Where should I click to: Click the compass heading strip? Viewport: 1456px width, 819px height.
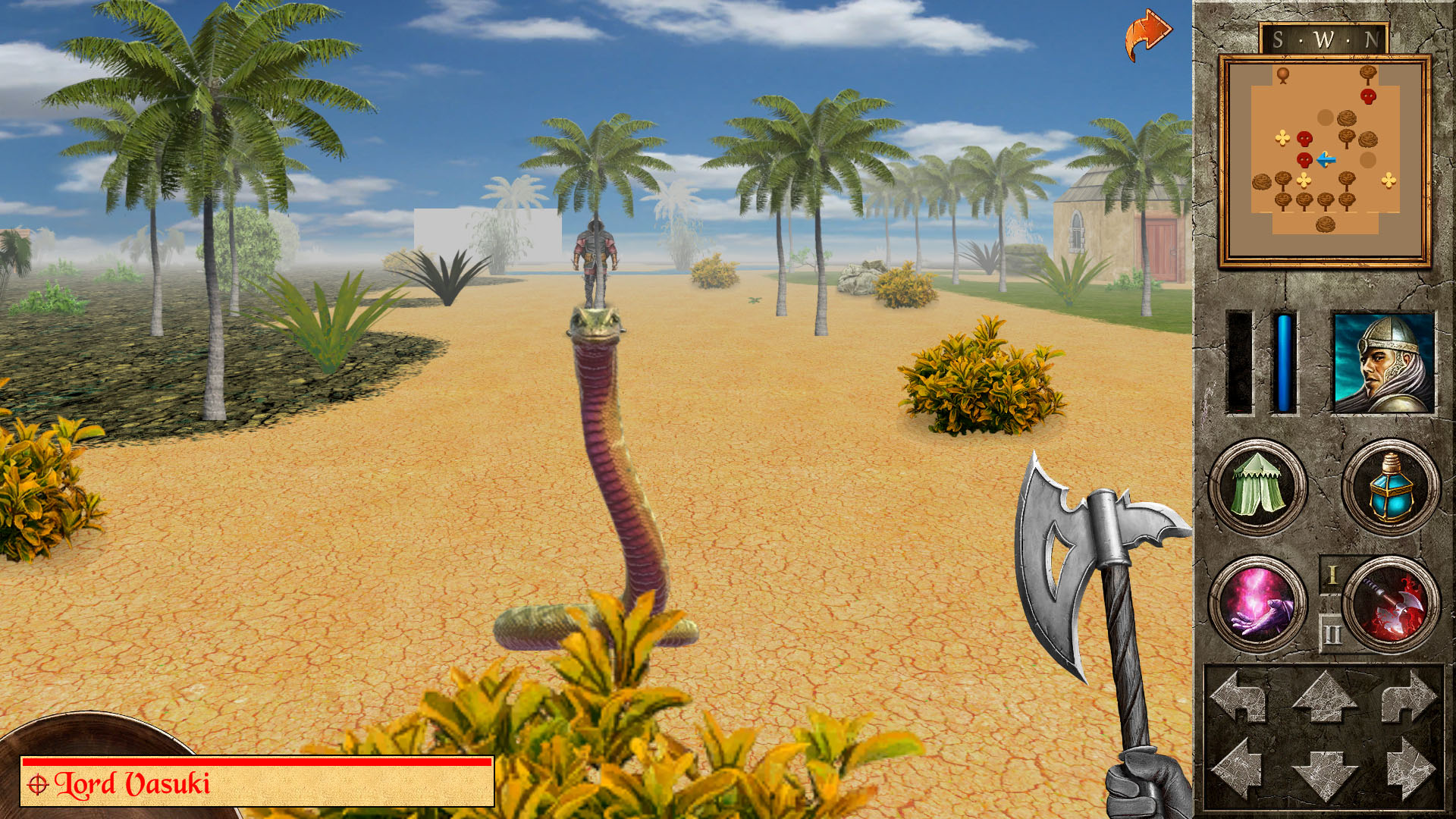(1324, 39)
